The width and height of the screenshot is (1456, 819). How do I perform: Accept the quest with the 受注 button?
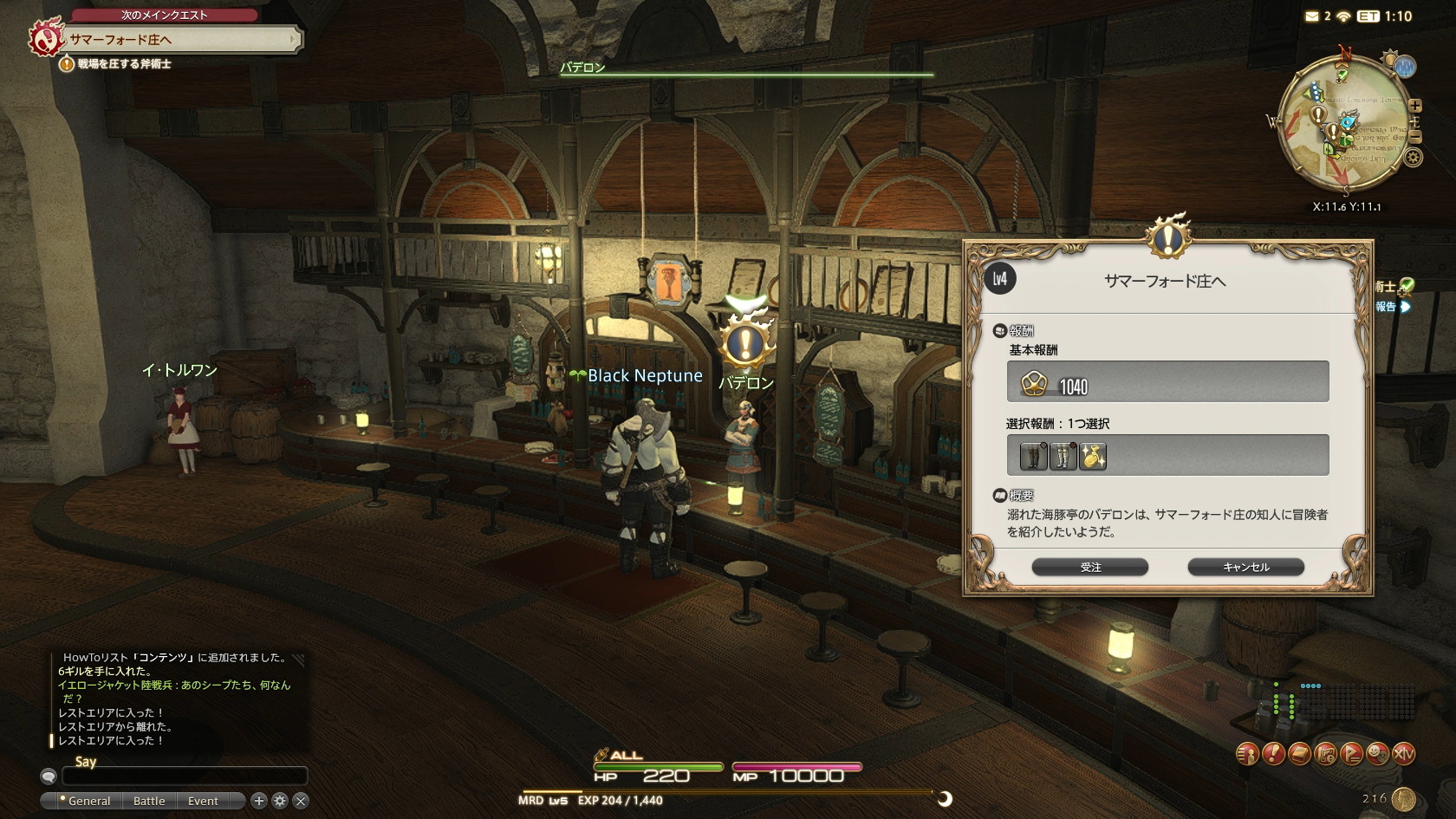point(1089,567)
